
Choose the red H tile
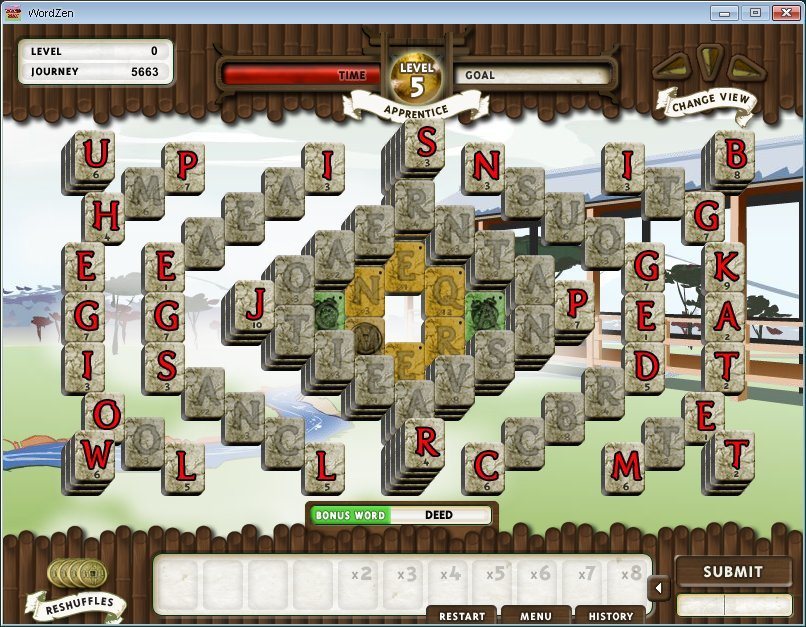[x=107, y=216]
